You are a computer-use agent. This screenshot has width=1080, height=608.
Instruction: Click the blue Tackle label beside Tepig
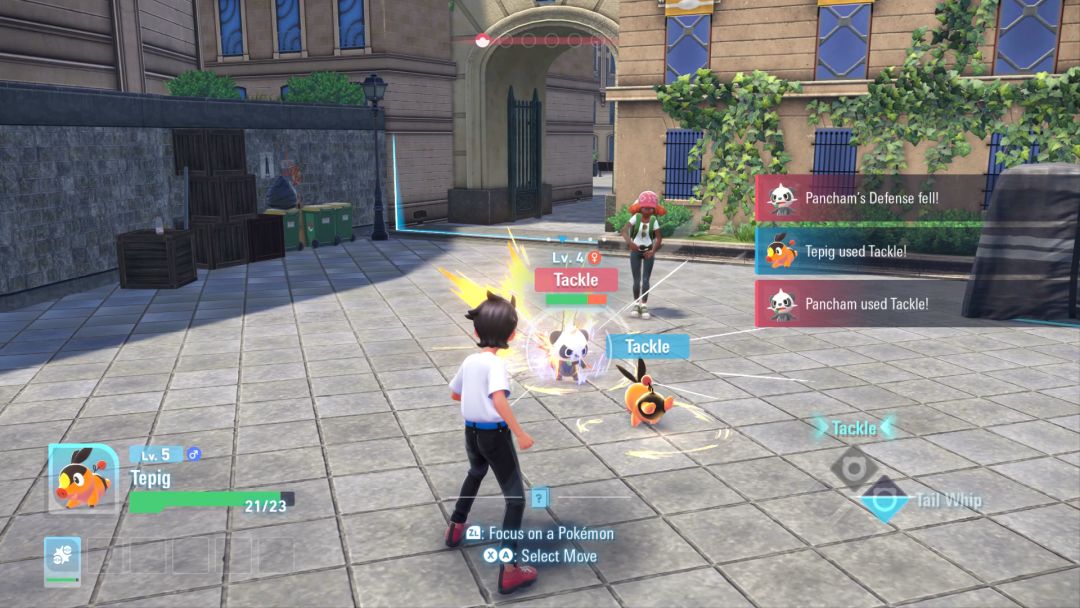point(647,346)
